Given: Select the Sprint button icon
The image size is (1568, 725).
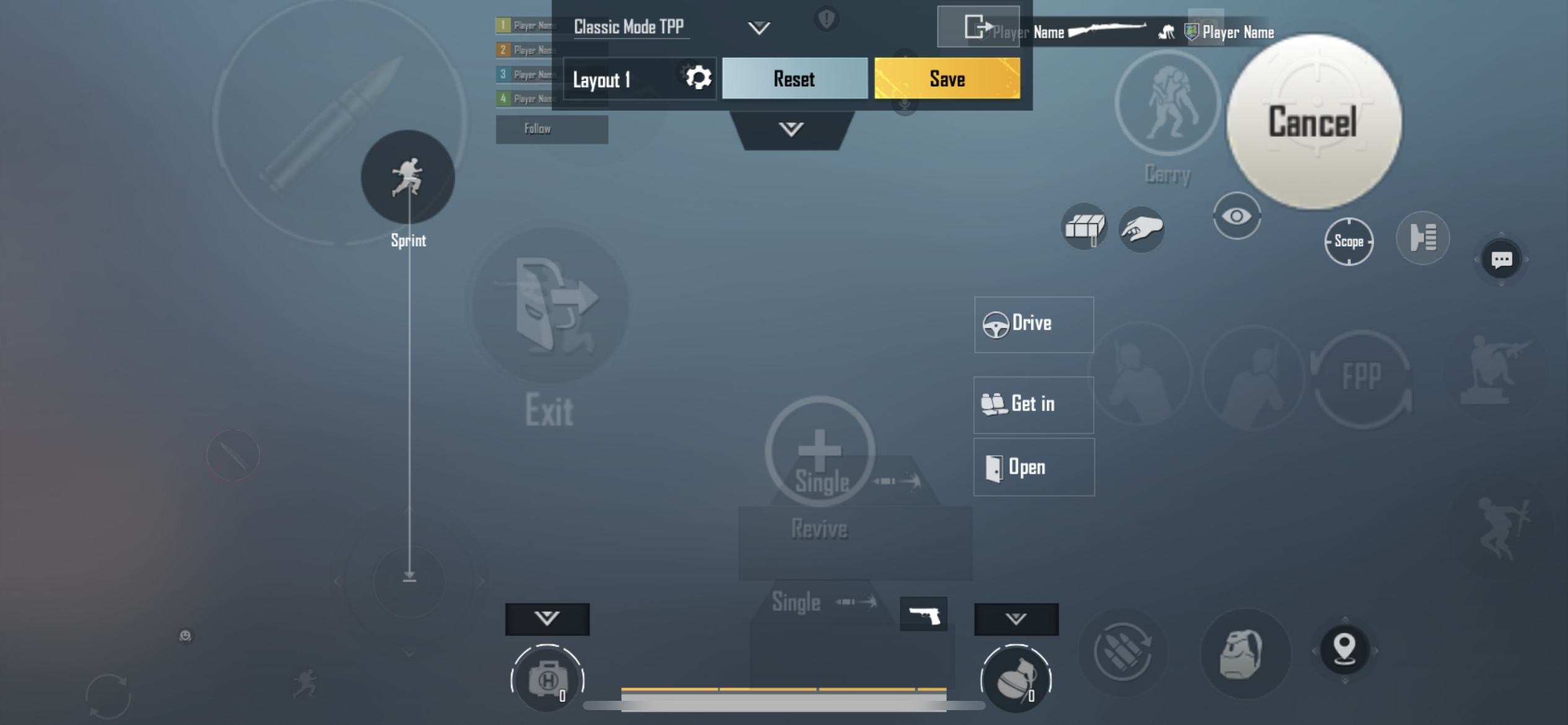Looking at the screenshot, I should tap(408, 177).
